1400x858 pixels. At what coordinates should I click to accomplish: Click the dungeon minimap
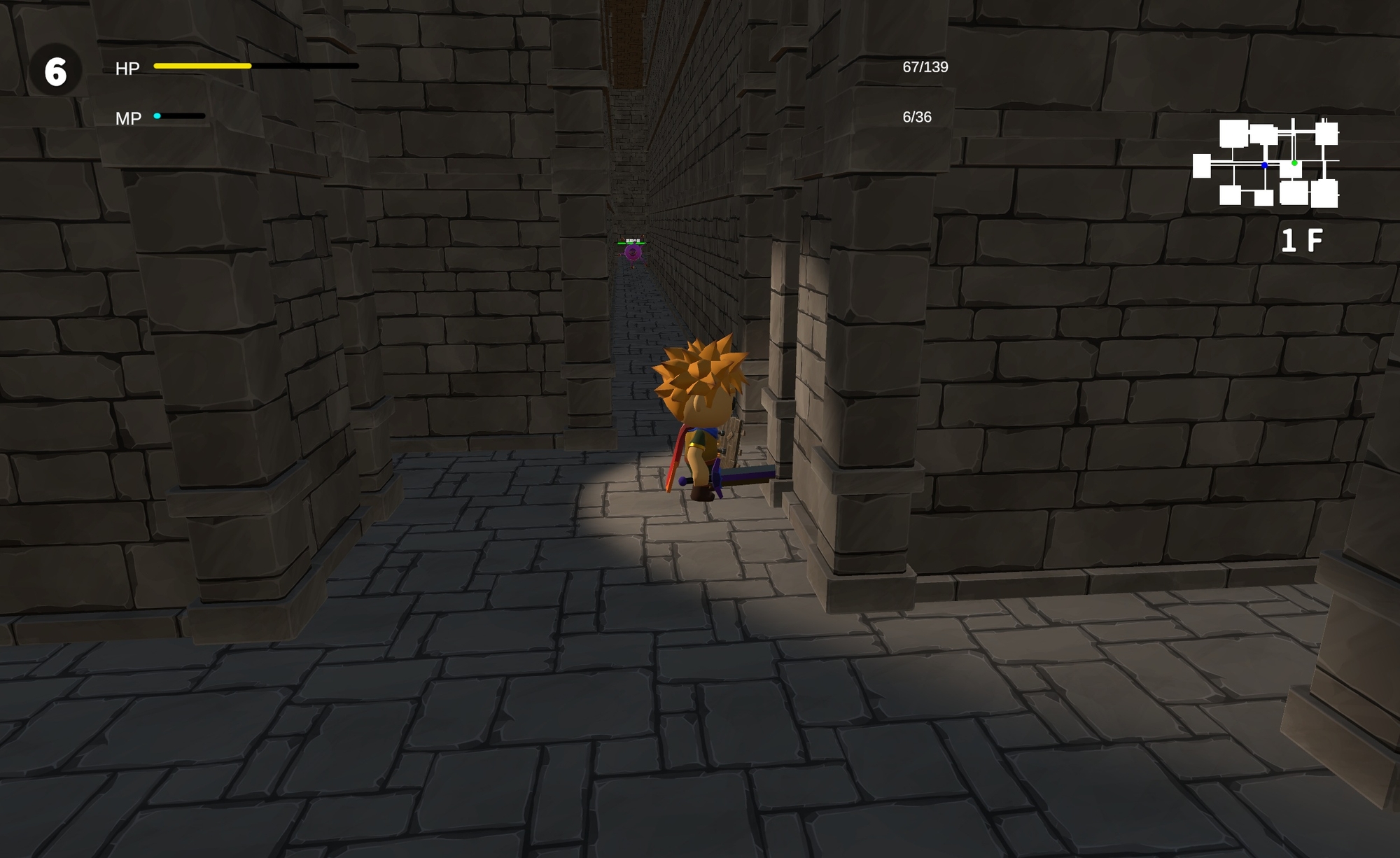tap(1266, 163)
